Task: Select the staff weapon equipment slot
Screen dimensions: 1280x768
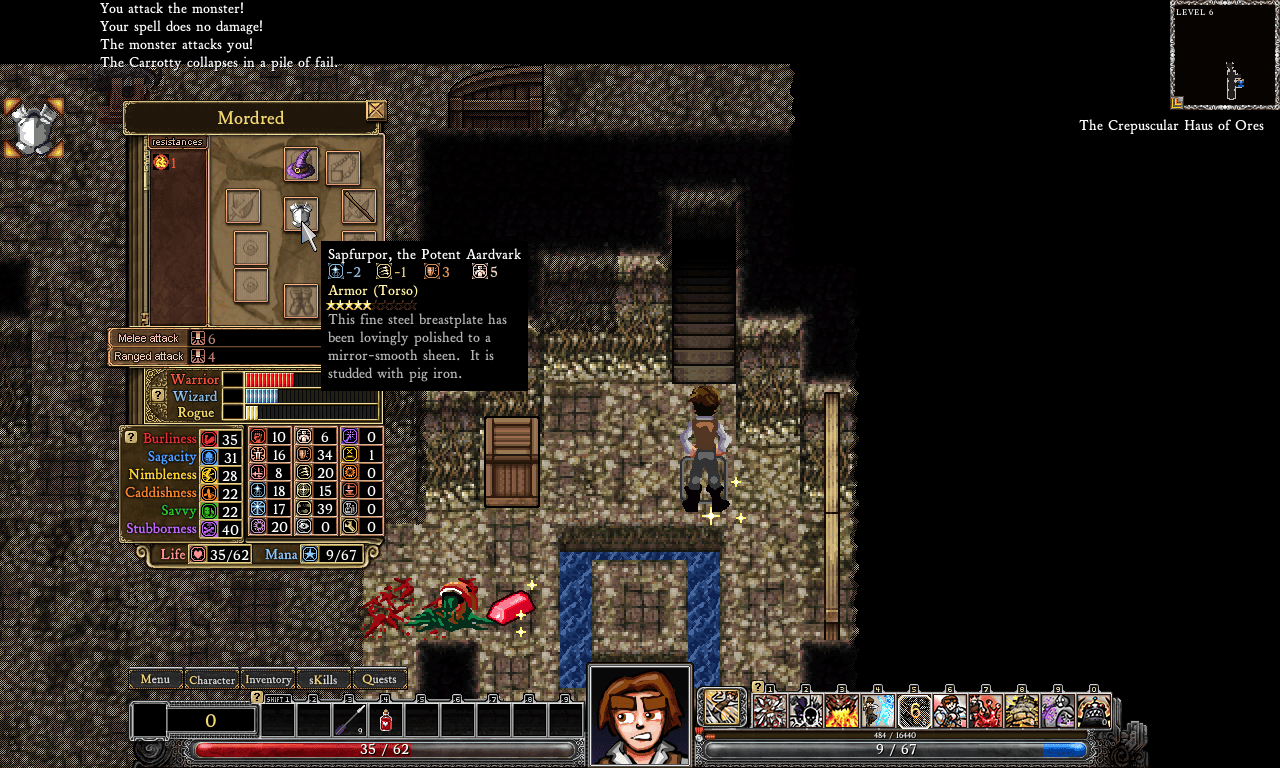Action: pos(359,206)
